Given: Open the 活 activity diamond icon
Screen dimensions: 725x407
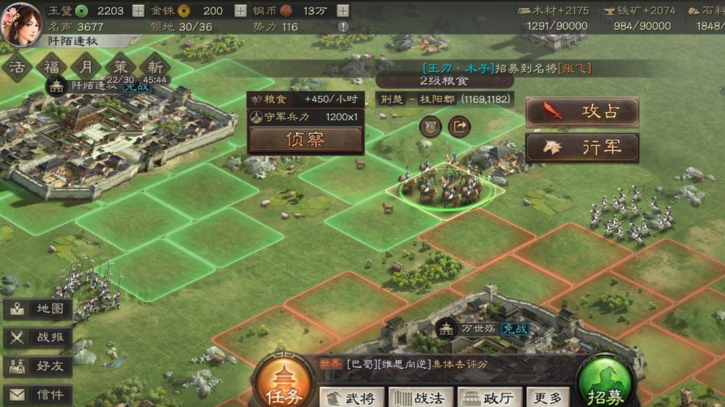Looking at the screenshot, I should click(17, 67).
